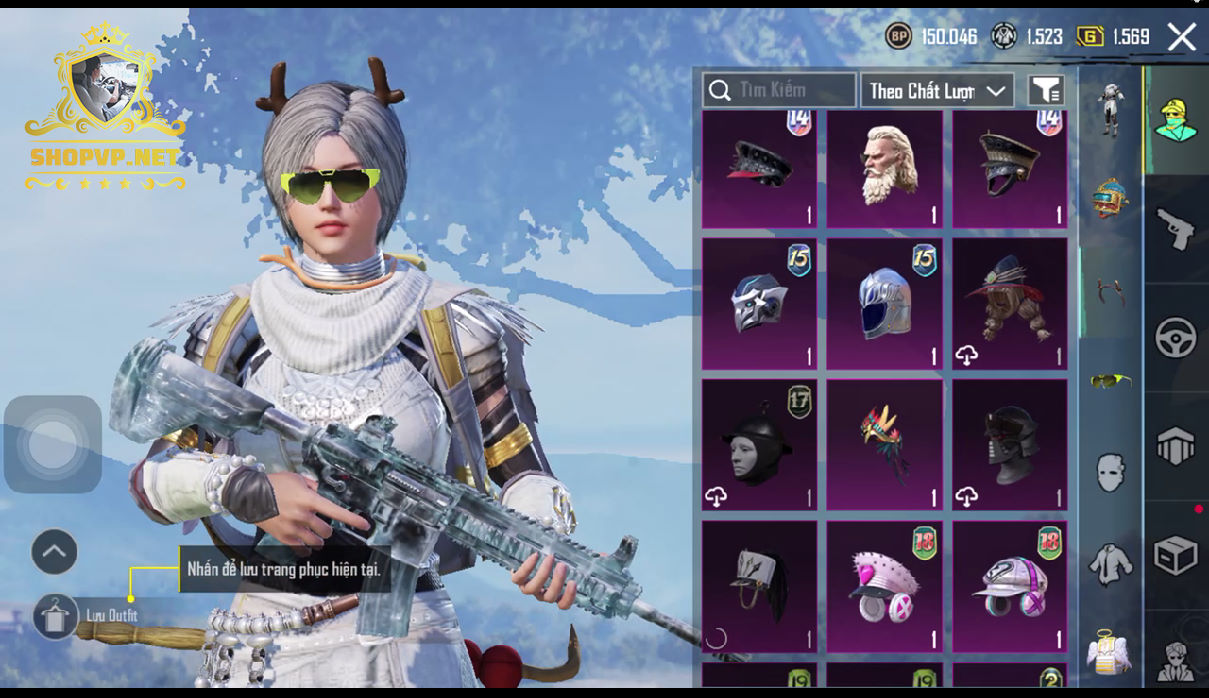Choose the pink spiked cap with headphones
Screen dimensions: 1209x698
[x=884, y=586]
